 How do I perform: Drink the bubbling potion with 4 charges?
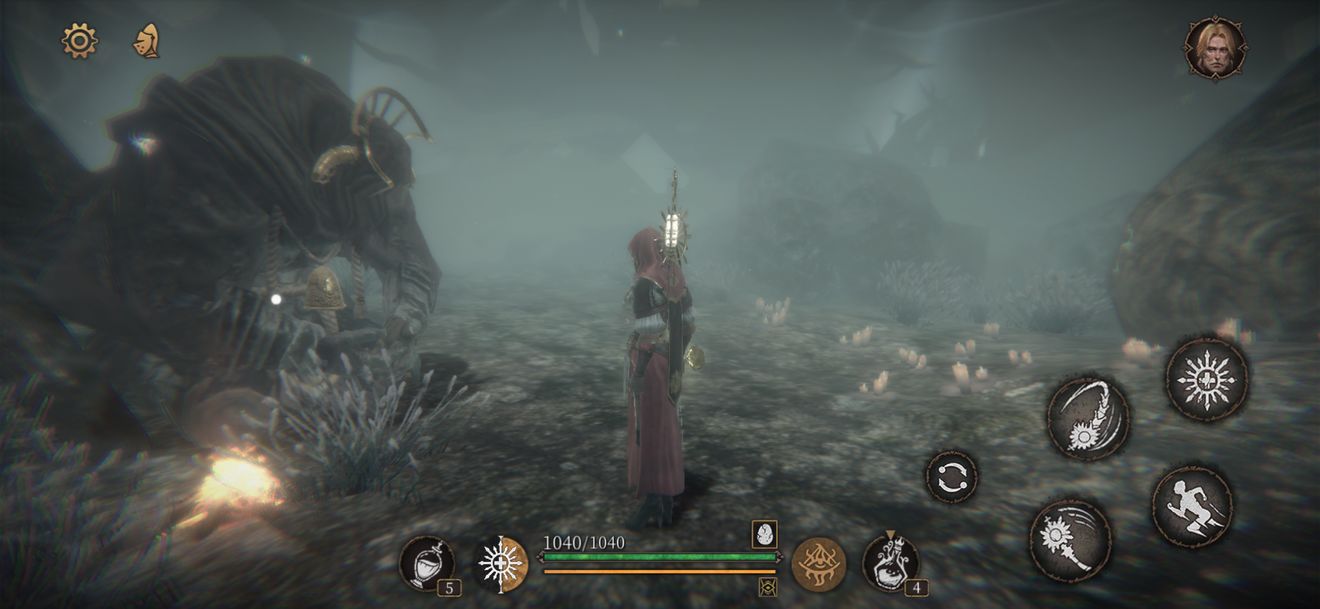(x=890, y=563)
